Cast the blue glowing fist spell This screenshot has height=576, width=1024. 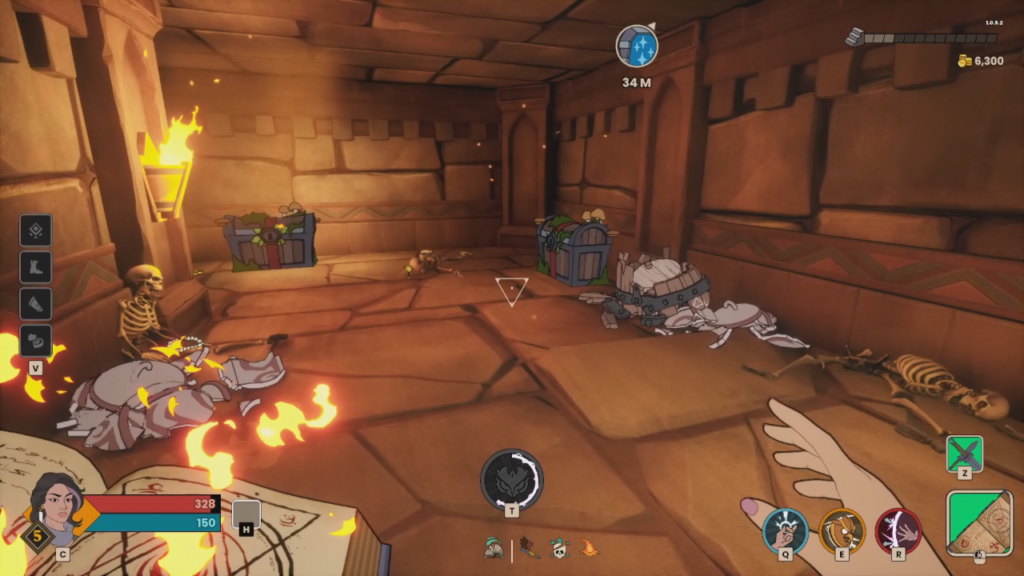pyautogui.click(x=785, y=530)
